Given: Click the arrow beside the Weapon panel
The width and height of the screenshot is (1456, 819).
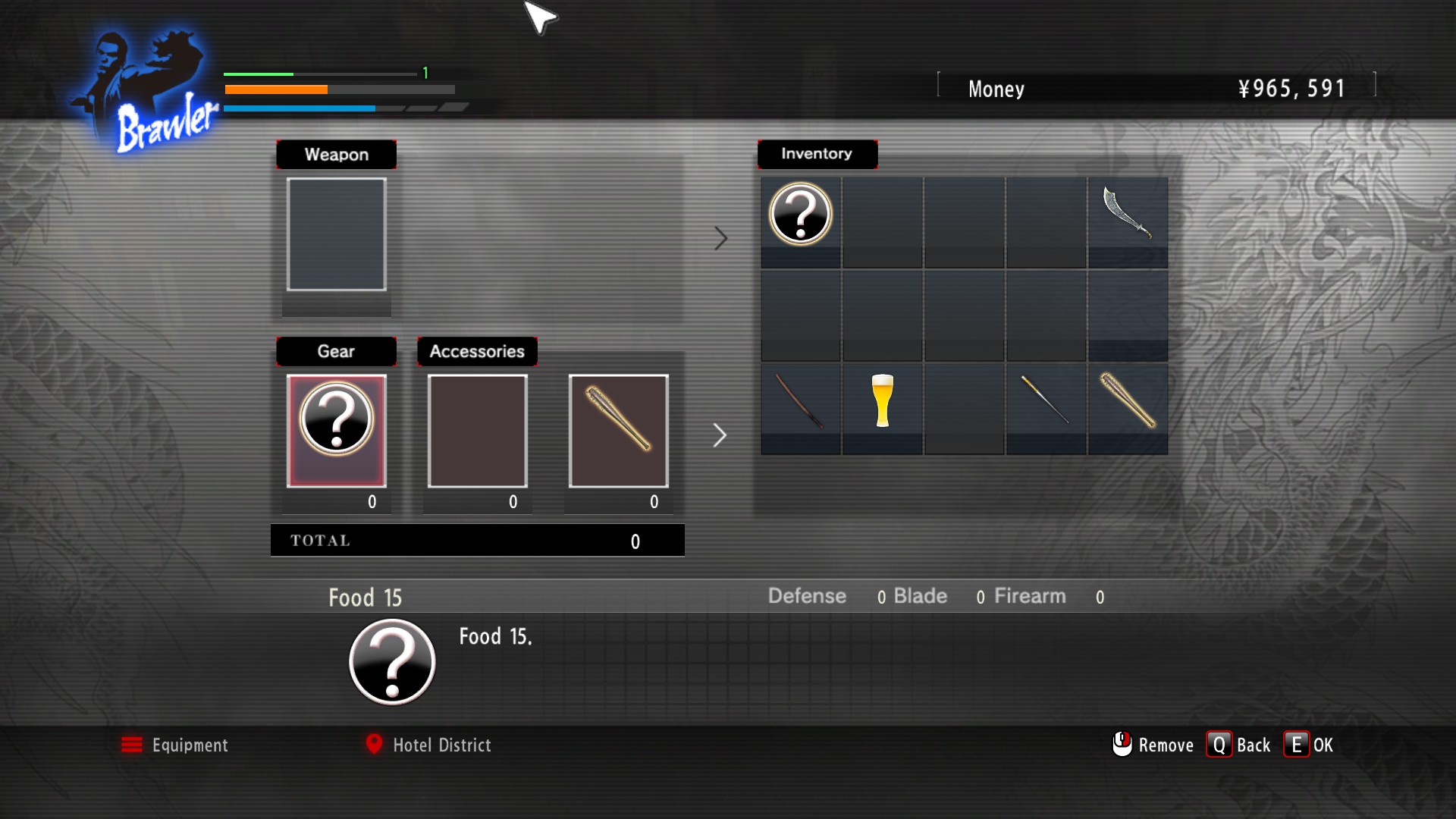Looking at the screenshot, I should [720, 239].
